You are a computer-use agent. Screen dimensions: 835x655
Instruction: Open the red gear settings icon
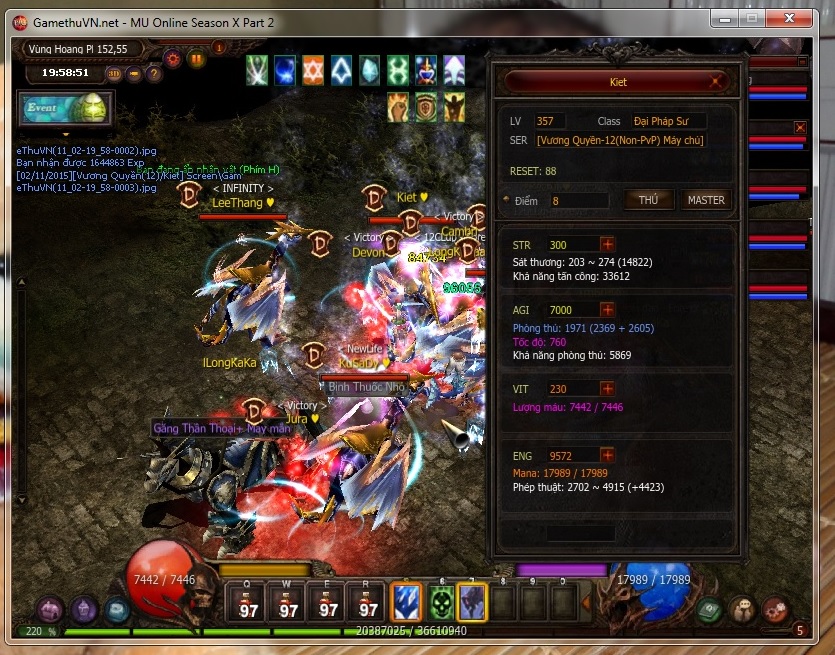pos(172,58)
